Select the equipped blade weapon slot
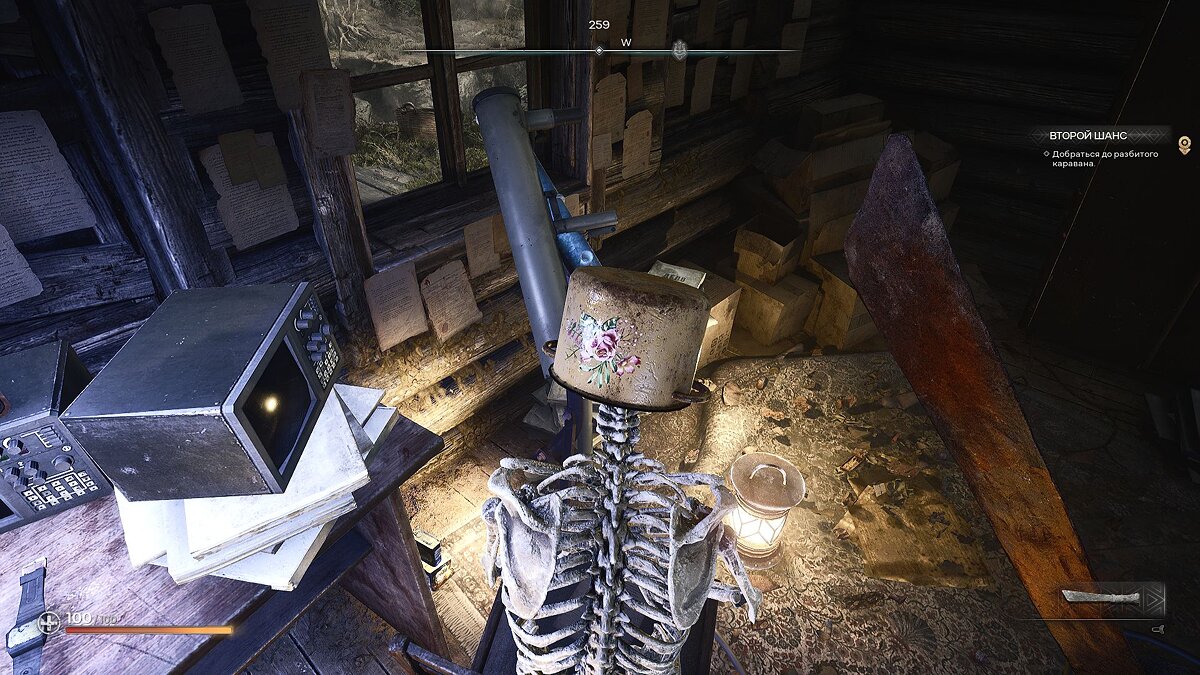Image resolution: width=1200 pixels, height=675 pixels. click(1106, 598)
